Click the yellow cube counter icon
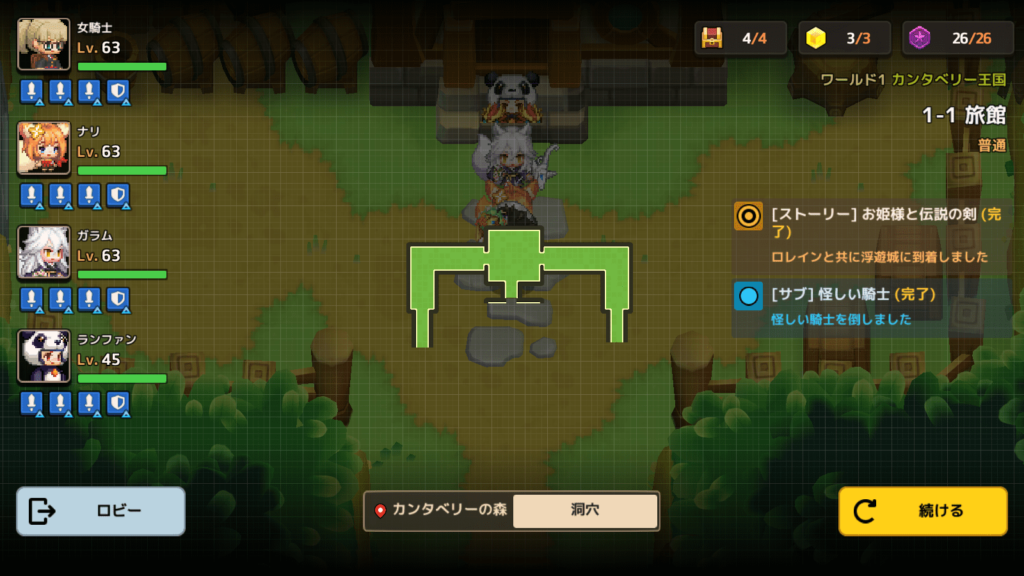Image resolution: width=1024 pixels, height=576 pixels. [x=817, y=39]
